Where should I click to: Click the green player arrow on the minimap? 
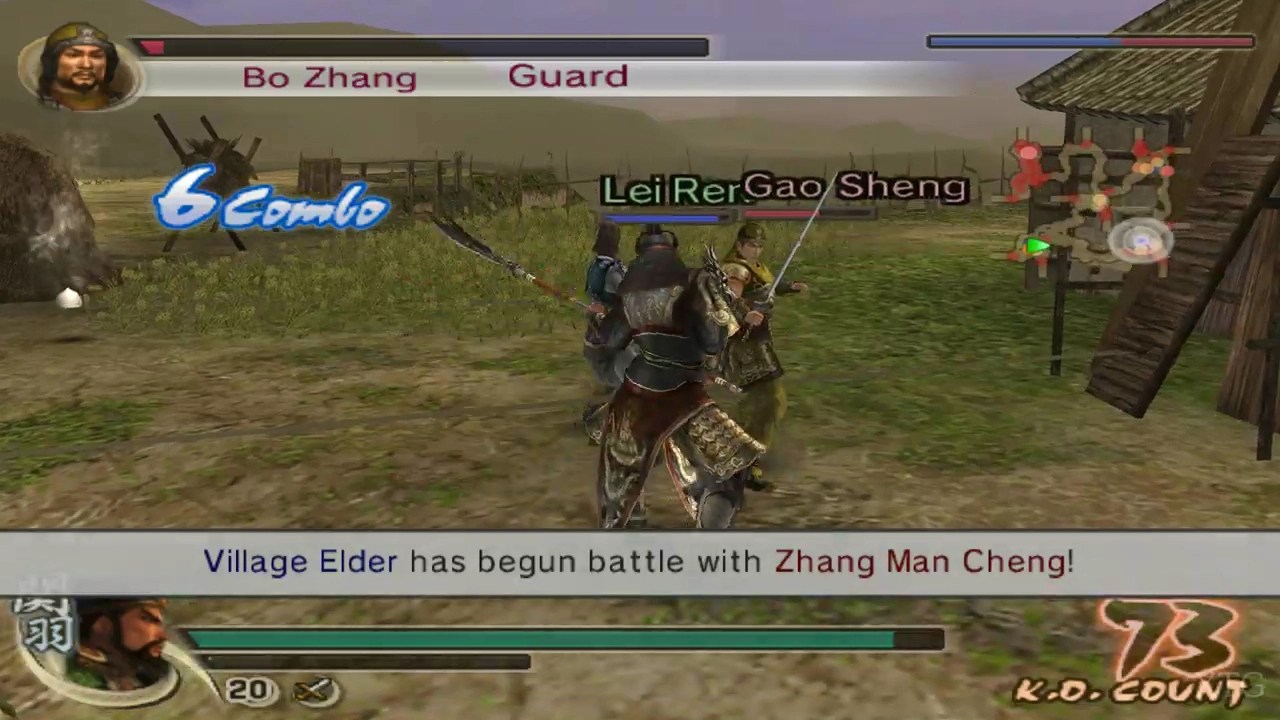click(1036, 247)
